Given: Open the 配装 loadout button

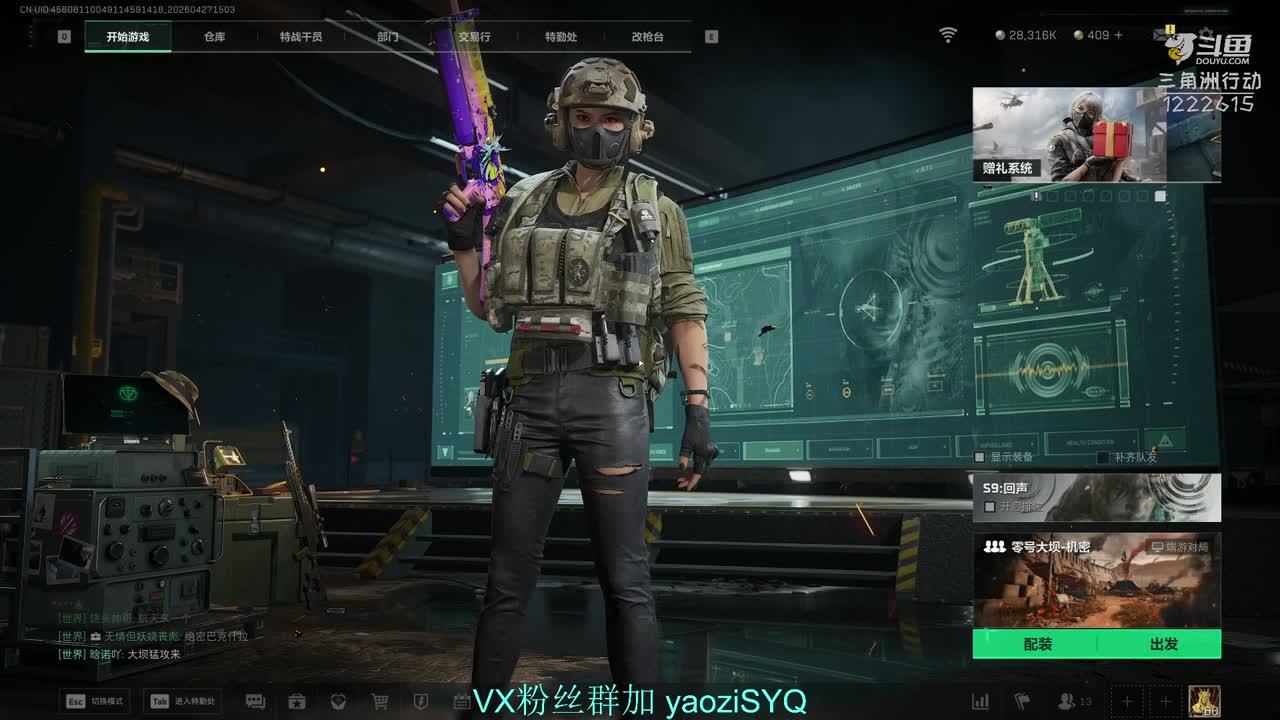Looking at the screenshot, I should pyautogui.click(x=1037, y=644).
